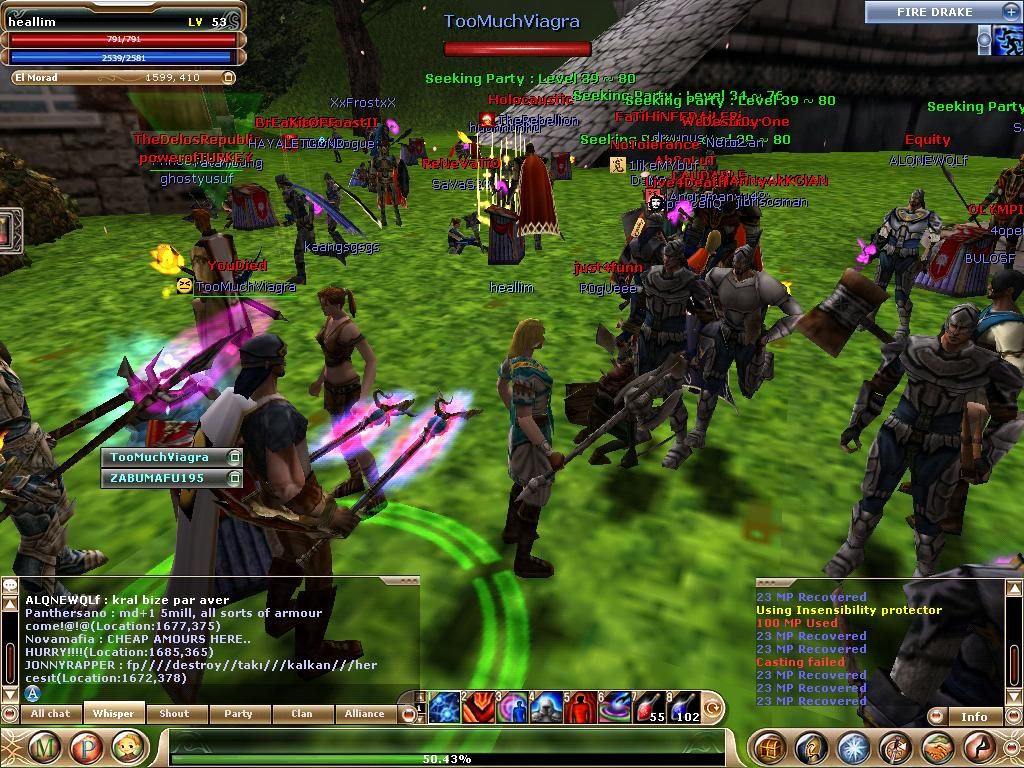Open the character face portrait button
Image resolution: width=1024 pixels, height=768 pixels.
click(128, 747)
